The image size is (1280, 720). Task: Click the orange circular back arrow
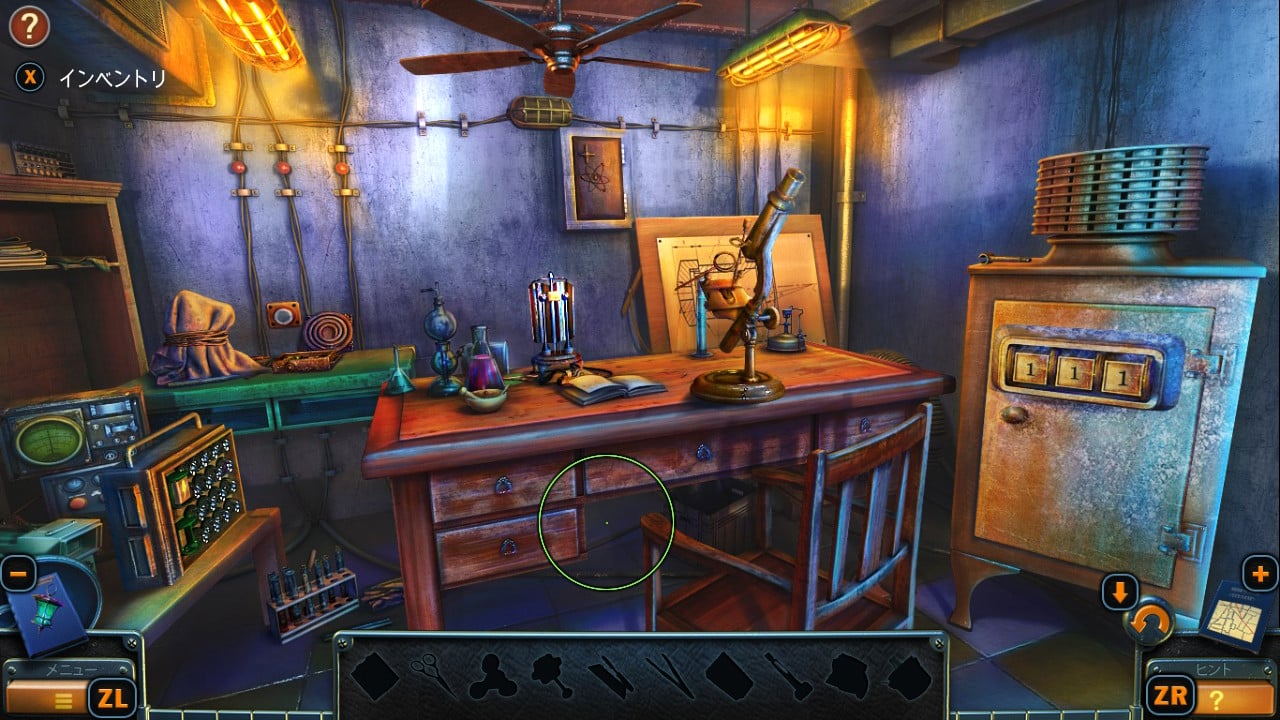pos(1148,627)
